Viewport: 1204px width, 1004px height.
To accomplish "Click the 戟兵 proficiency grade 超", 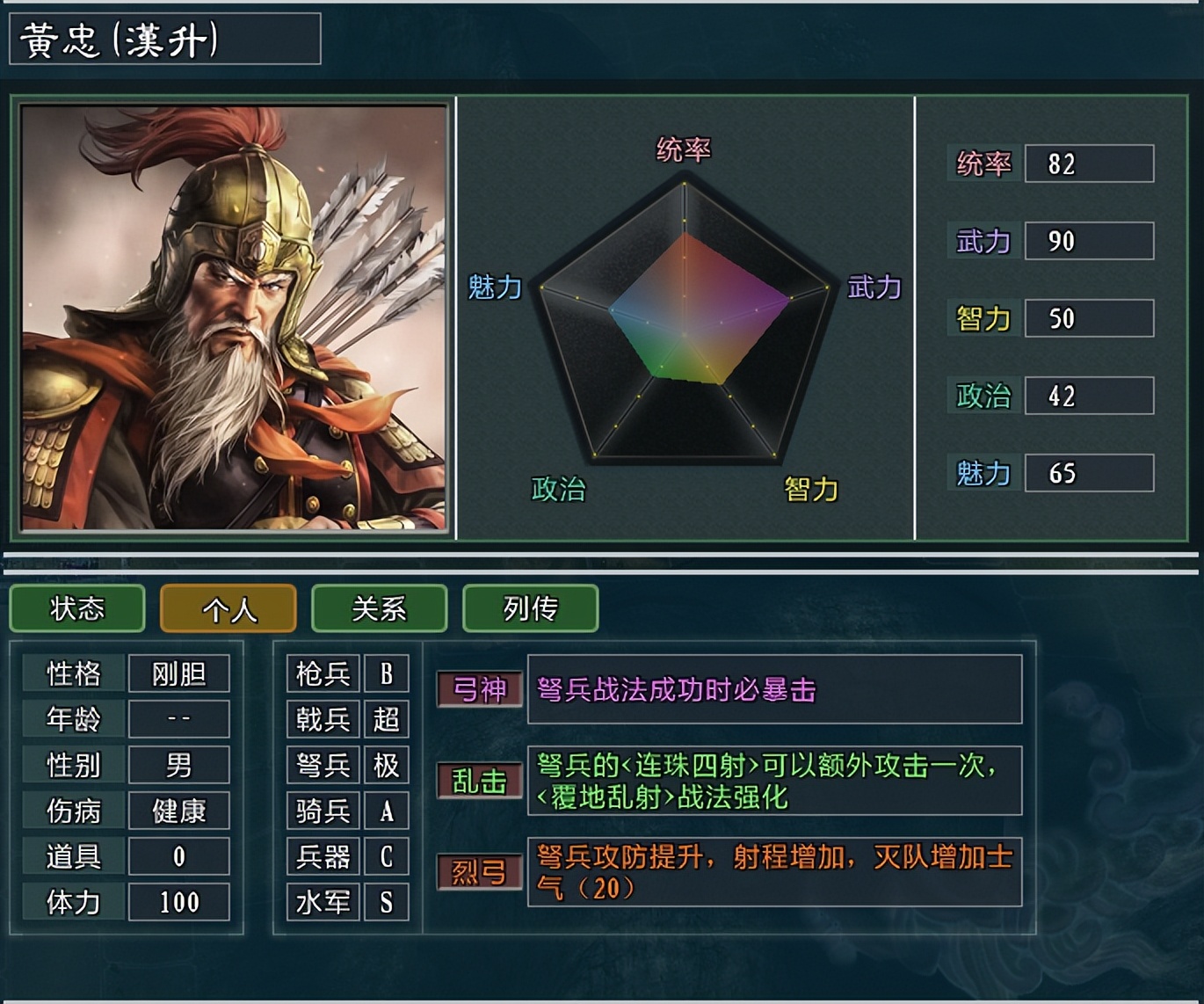I will click(x=387, y=720).
